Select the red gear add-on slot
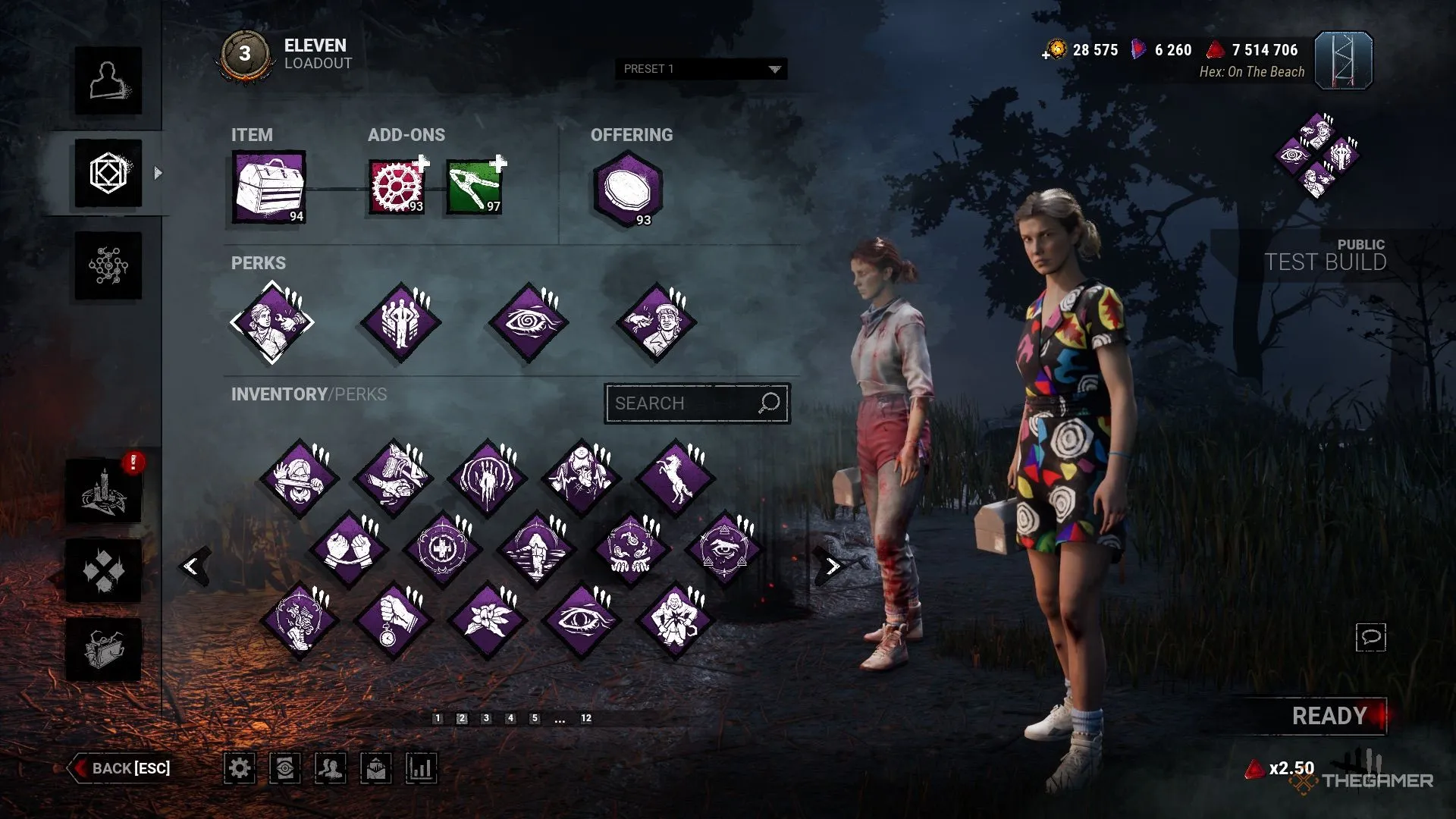1456x819 pixels. coord(396,187)
